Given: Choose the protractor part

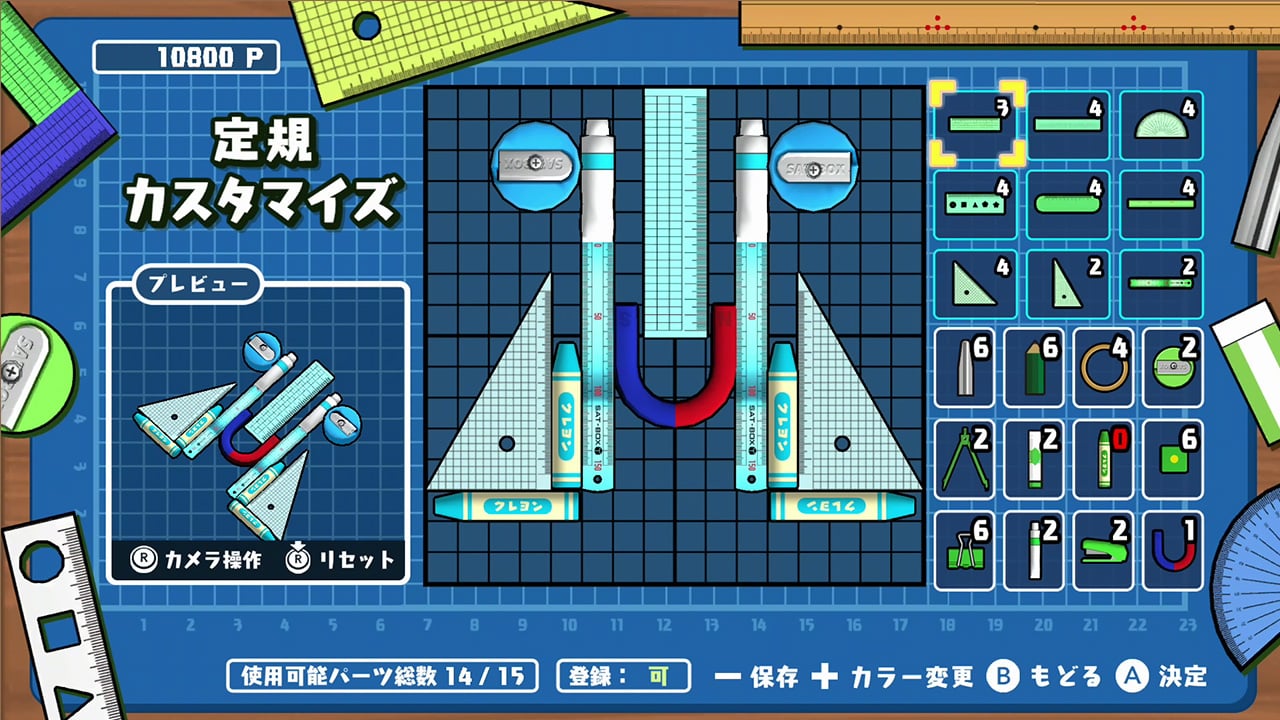Looking at the screenshot, I should [1161, 124].
